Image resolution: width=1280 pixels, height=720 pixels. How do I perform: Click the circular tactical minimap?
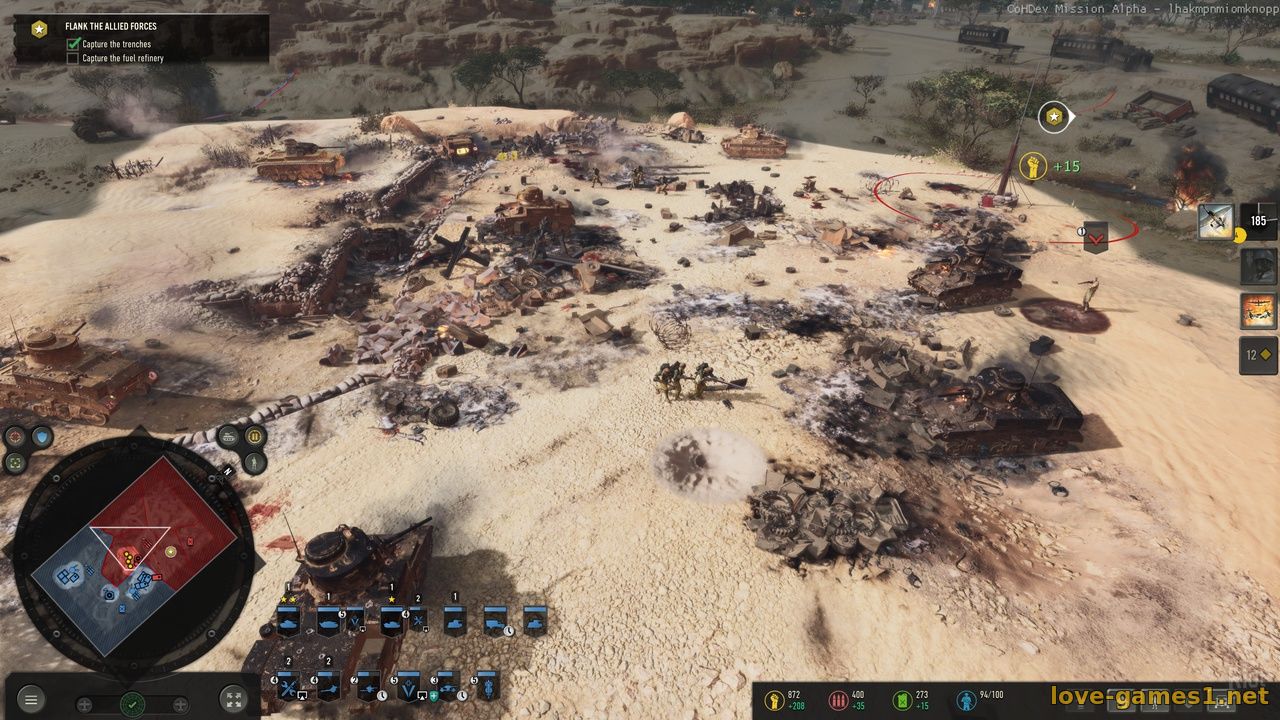click(x=133, y=556)
